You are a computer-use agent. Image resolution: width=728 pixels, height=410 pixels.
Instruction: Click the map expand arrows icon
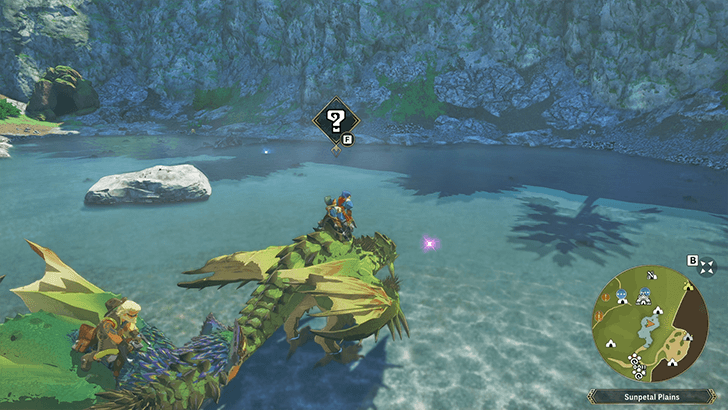point(708,266)
